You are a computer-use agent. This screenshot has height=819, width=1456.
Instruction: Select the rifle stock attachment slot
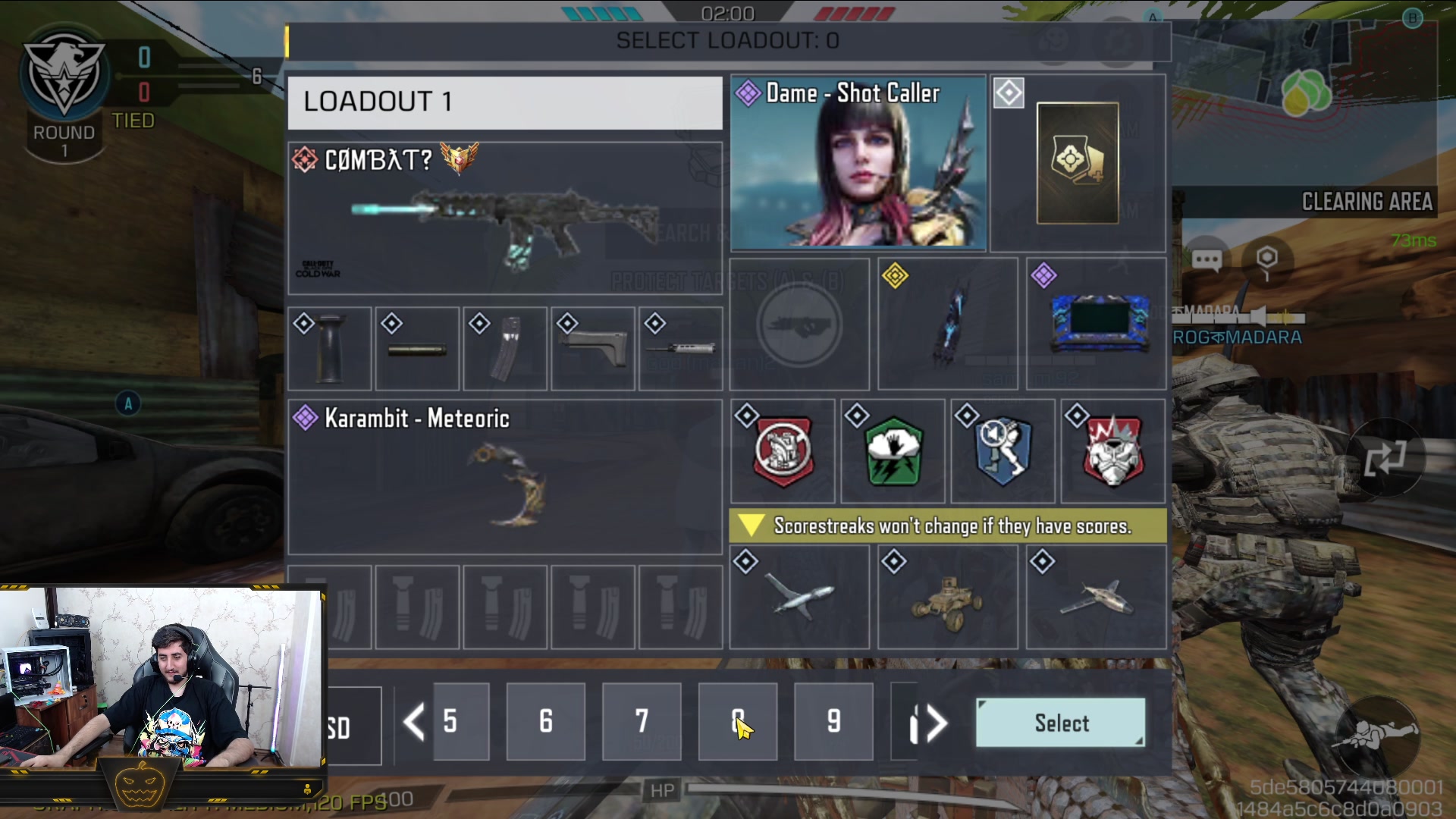(593, 349)
